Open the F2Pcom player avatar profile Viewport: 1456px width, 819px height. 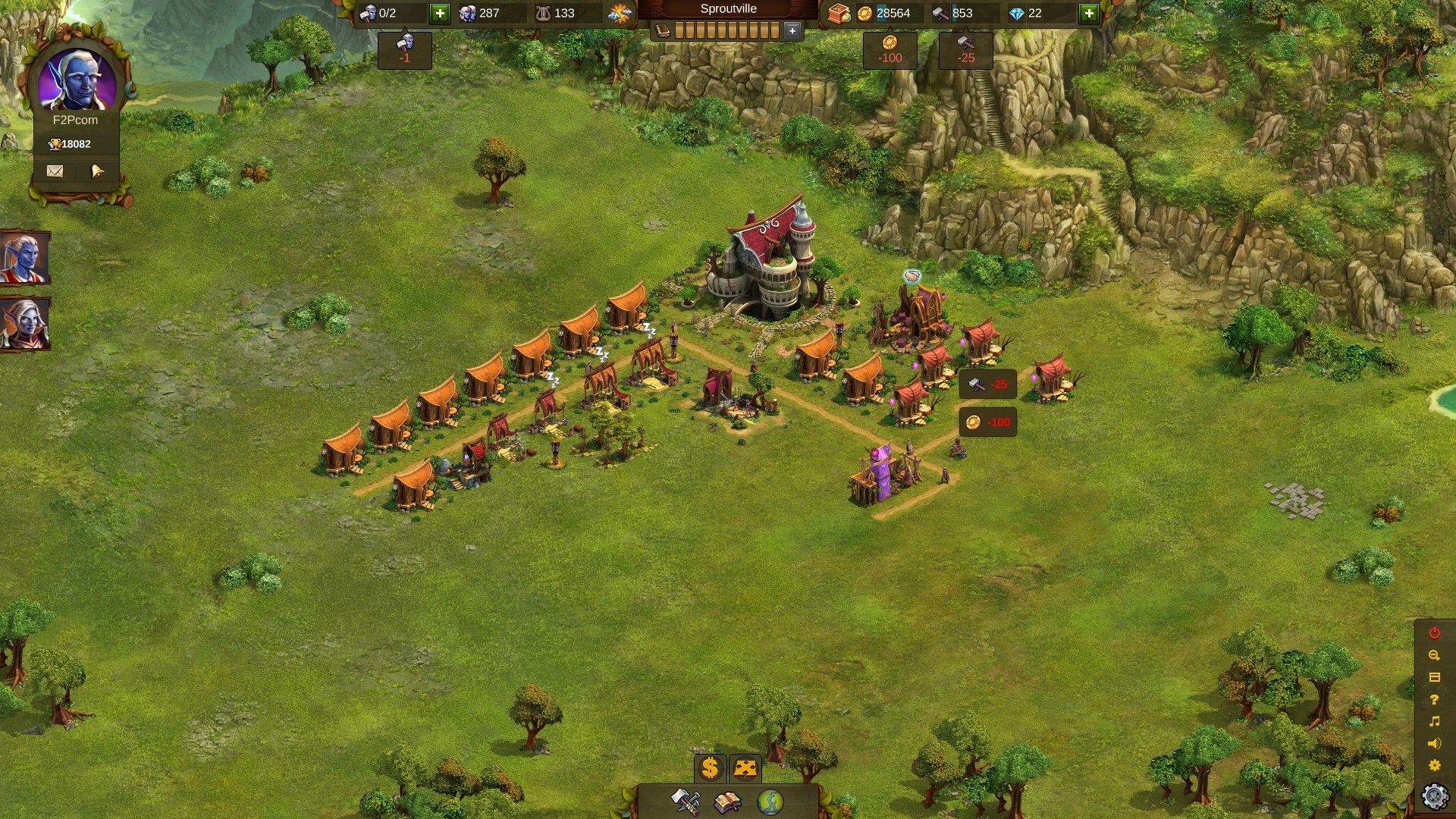(x=77, y=81)
